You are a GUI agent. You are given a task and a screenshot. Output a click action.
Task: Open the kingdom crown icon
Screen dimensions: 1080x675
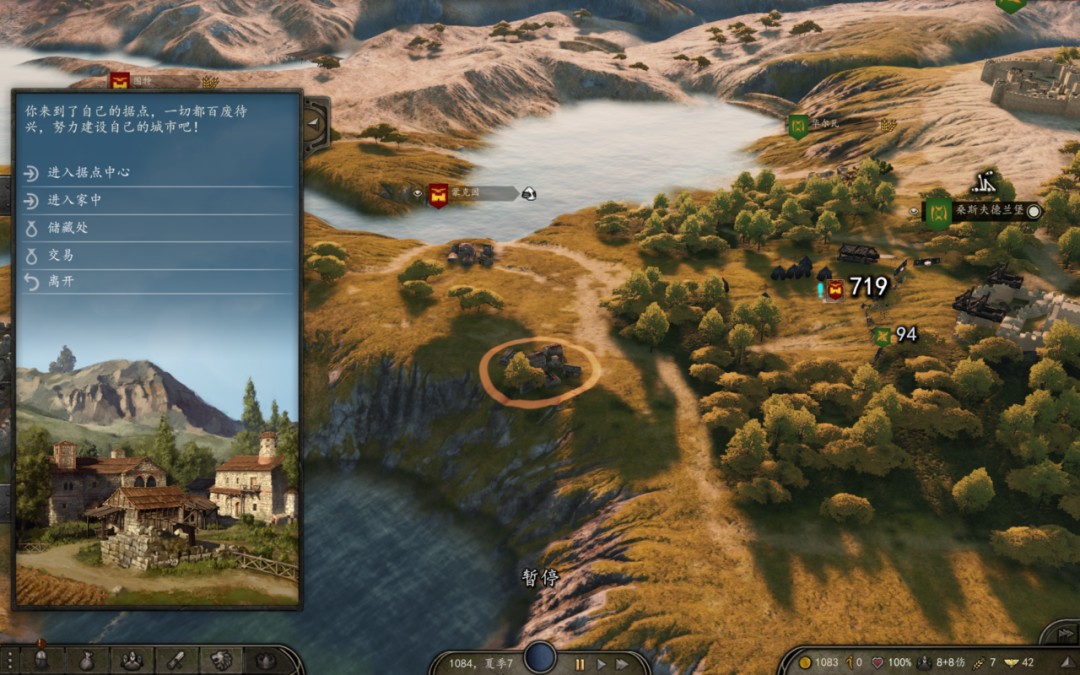tap(265, 660)
